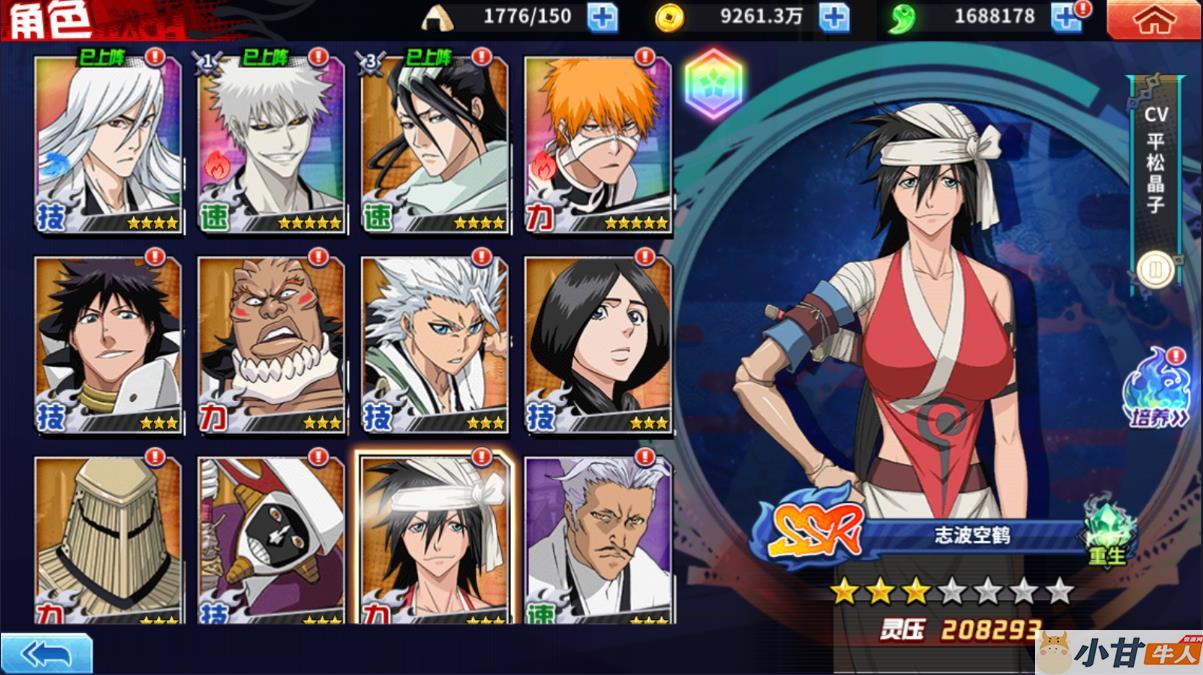Select the Hitsugaya white spiky-hair card

tap(435, 345)
